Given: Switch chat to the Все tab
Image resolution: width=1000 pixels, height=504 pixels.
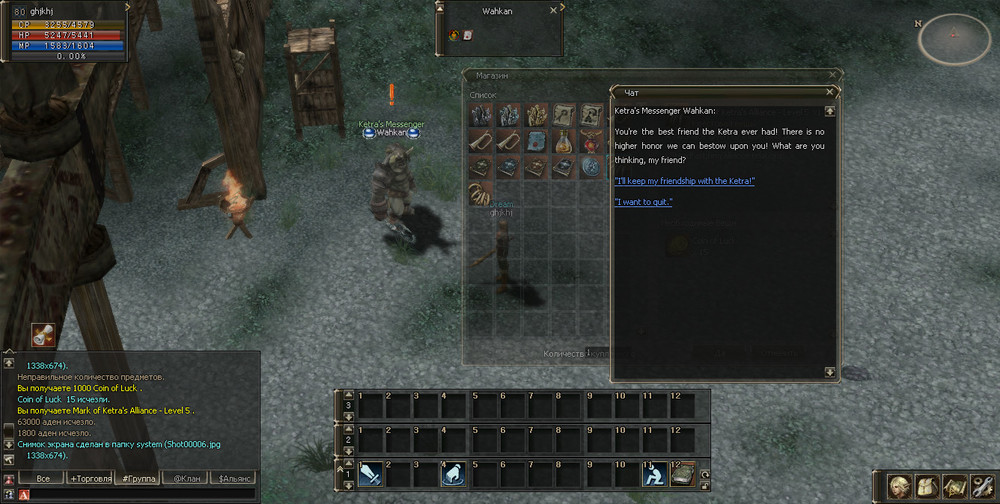Looking at the screenshot, I should [42, 479].
